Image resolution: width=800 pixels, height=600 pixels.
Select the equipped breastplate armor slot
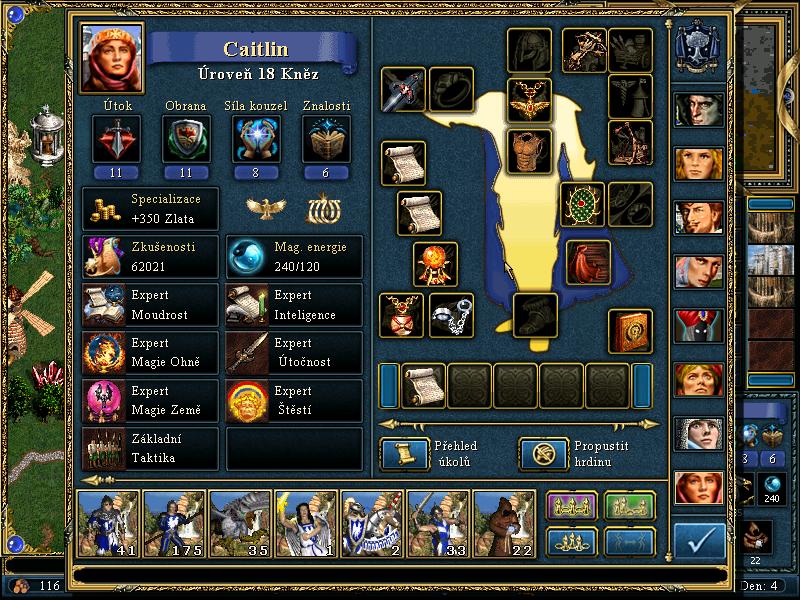click(x=529, y=150)
